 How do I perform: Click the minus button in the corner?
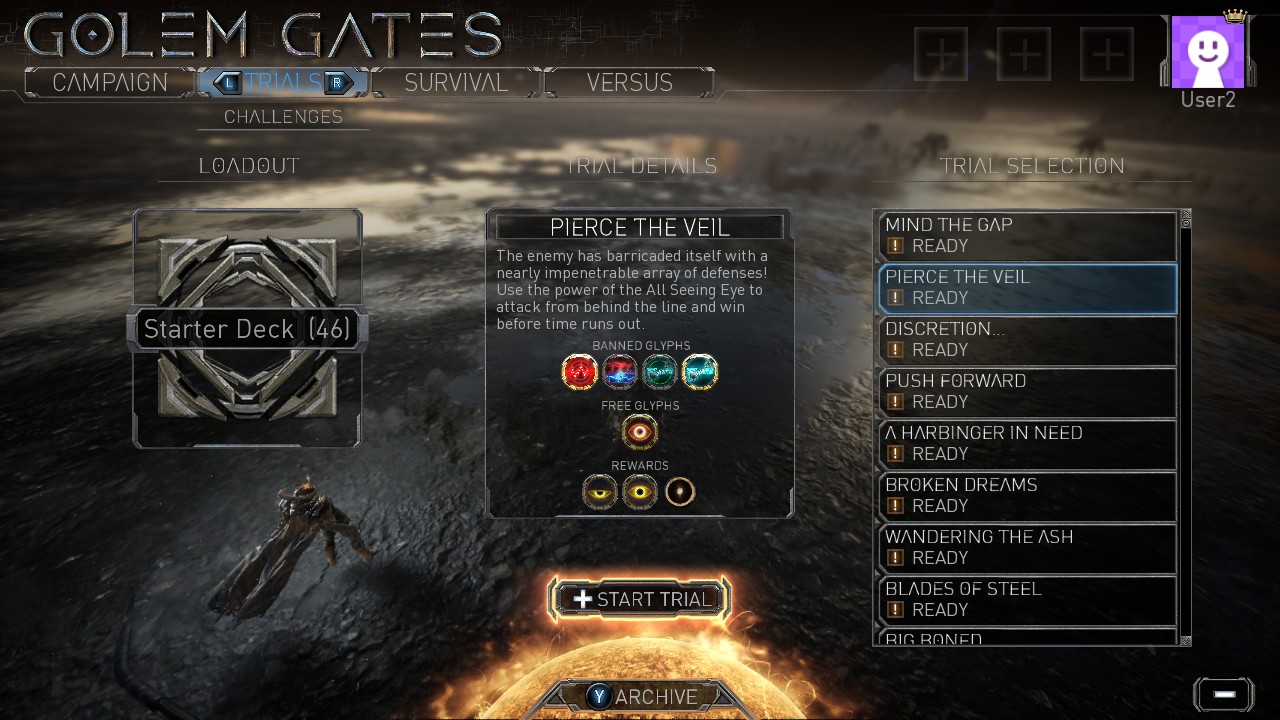[1224, 694]
